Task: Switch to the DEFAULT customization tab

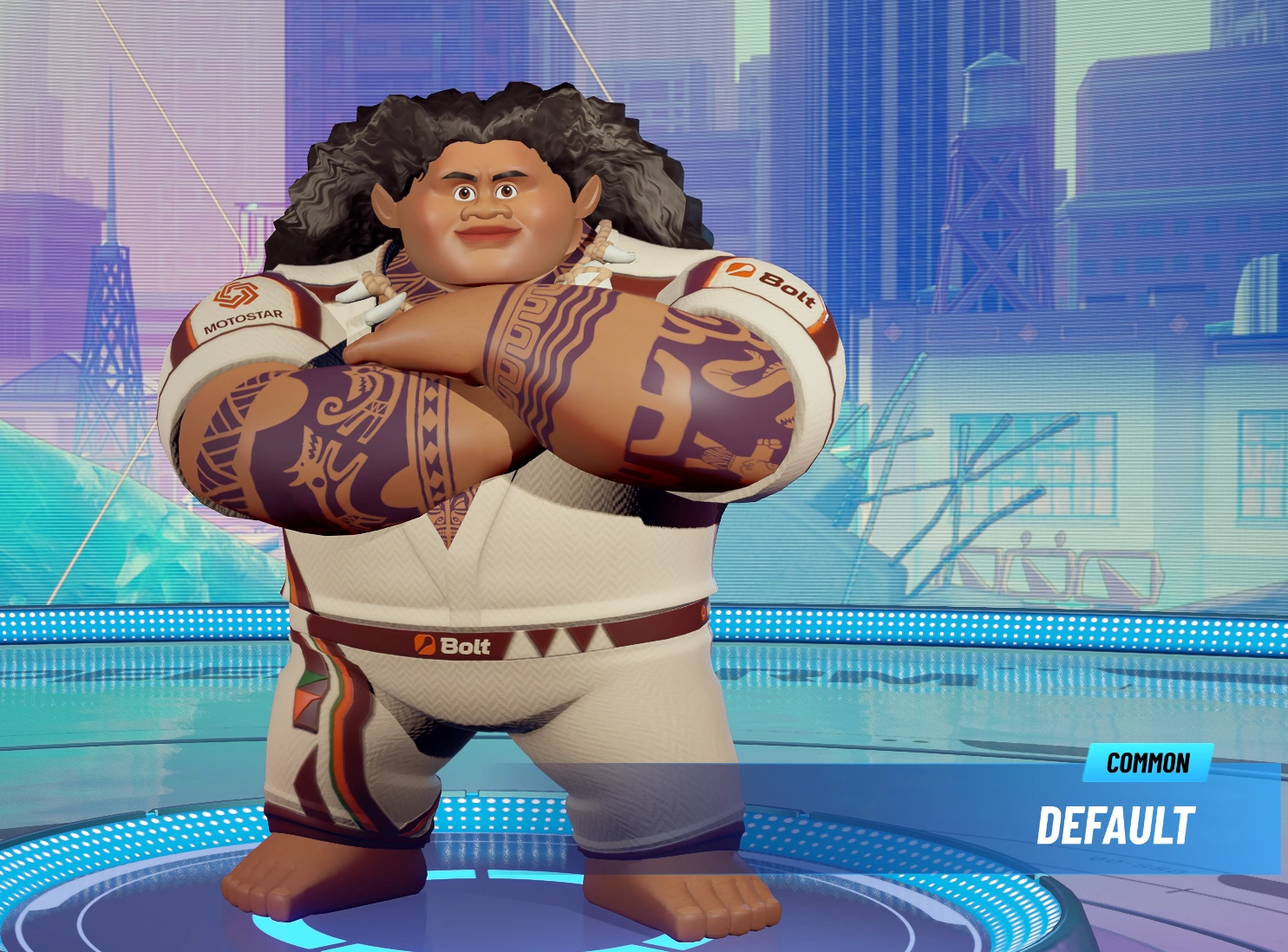Action: (1117, 825)
